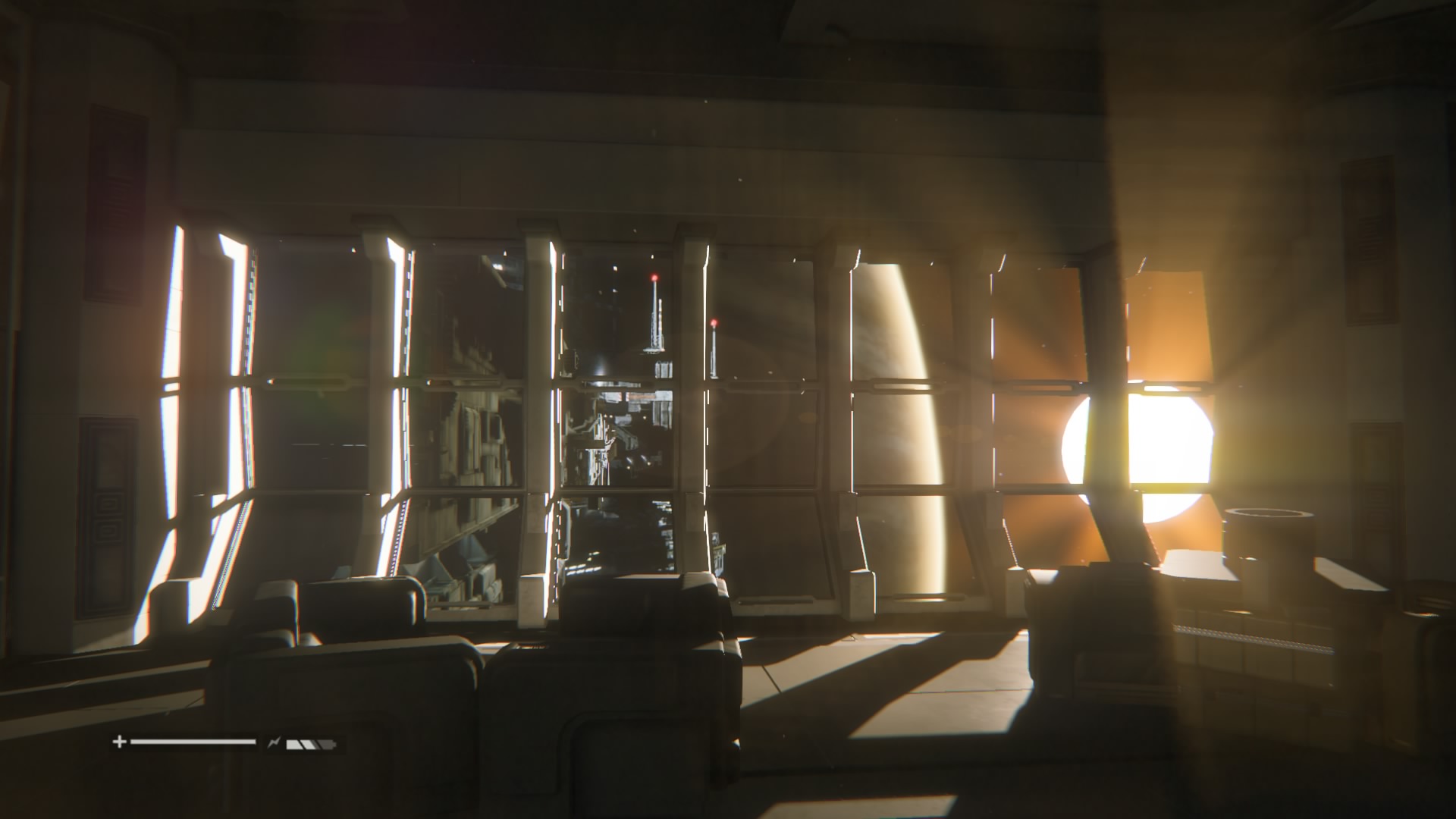
Task: Select the lightning bolt stamina icon
Action: 274,742
